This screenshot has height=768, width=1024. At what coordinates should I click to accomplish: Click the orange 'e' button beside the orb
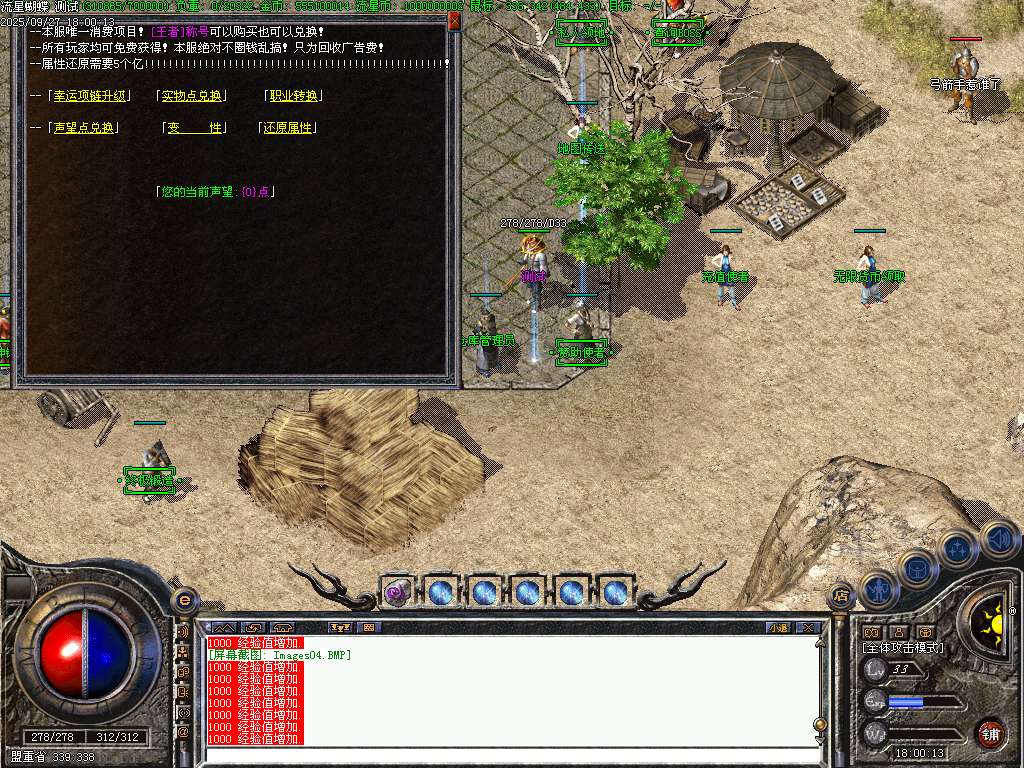tap(184, 600)
